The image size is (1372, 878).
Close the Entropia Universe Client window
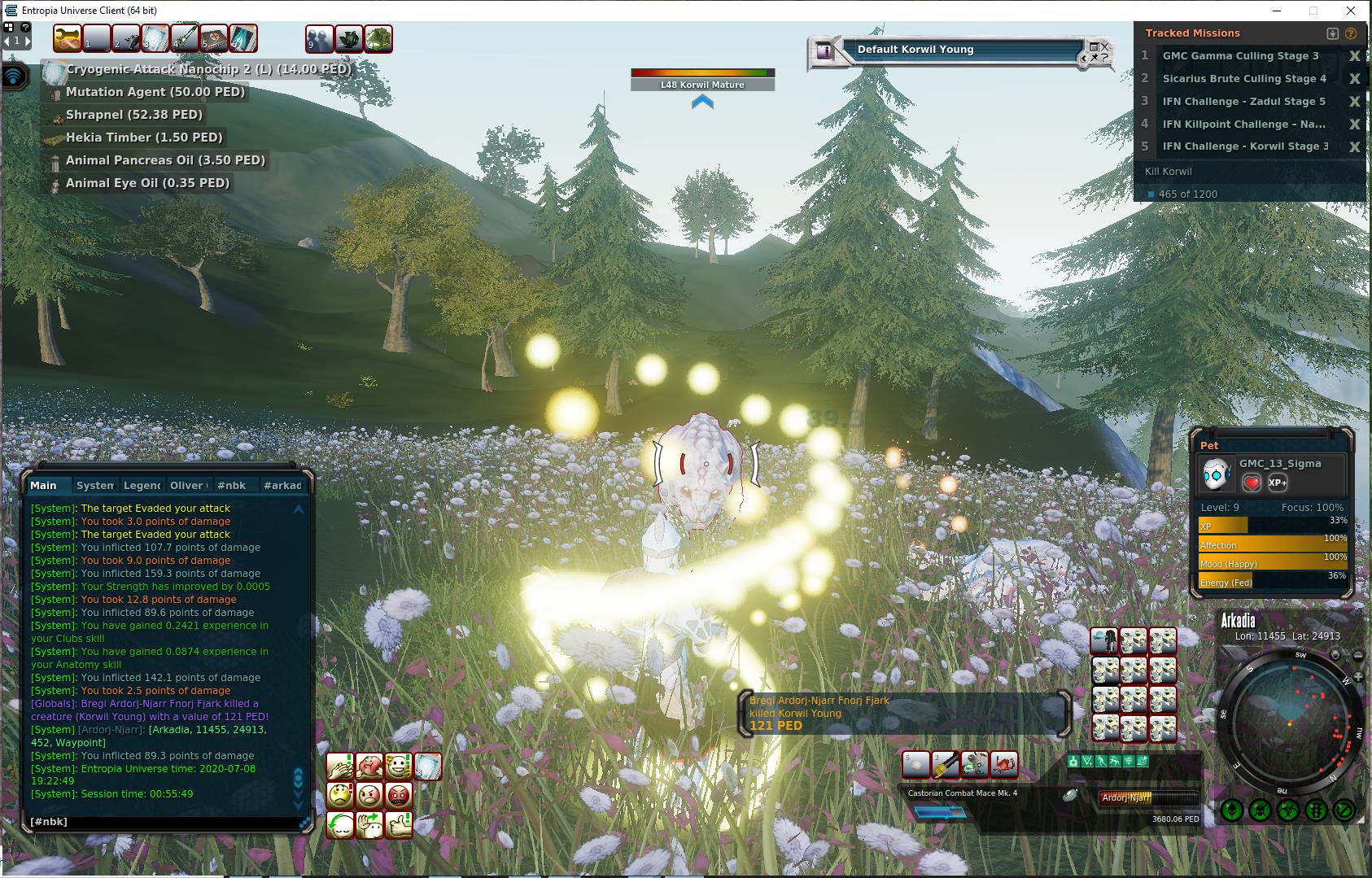pyautogui.click(x=1352, y=11)
